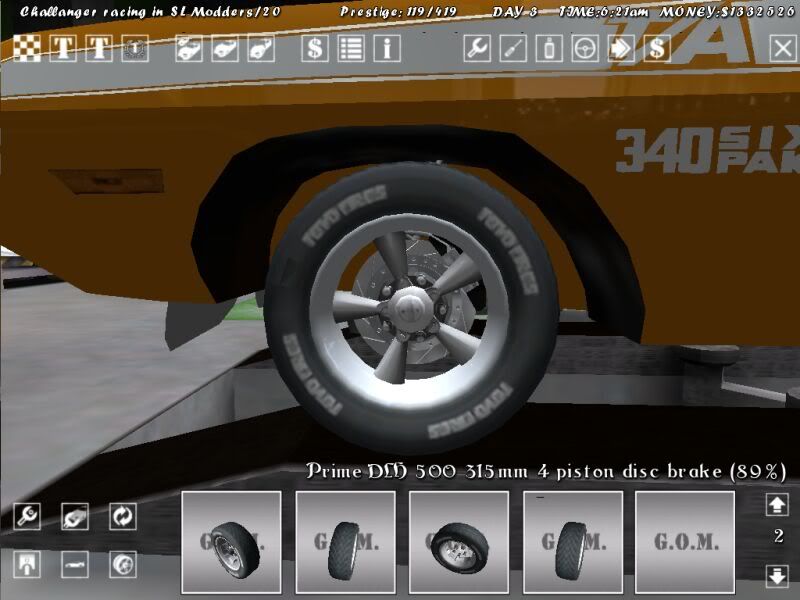Activate the bottom-left wrench mode icon
800x600 pixels.
tap(28, 516)
